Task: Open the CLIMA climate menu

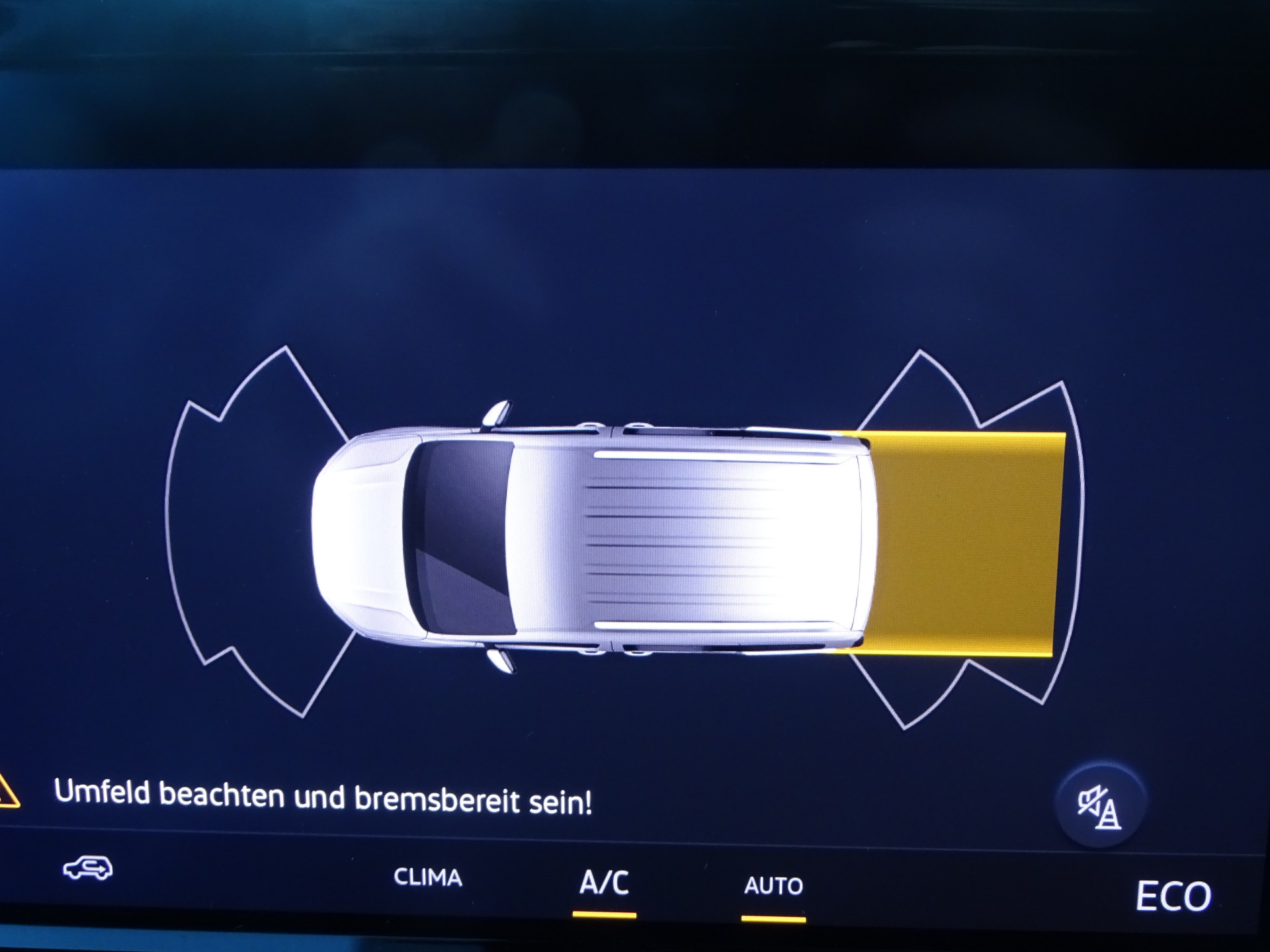Action: pyautogui.click(x=427, y=877)
